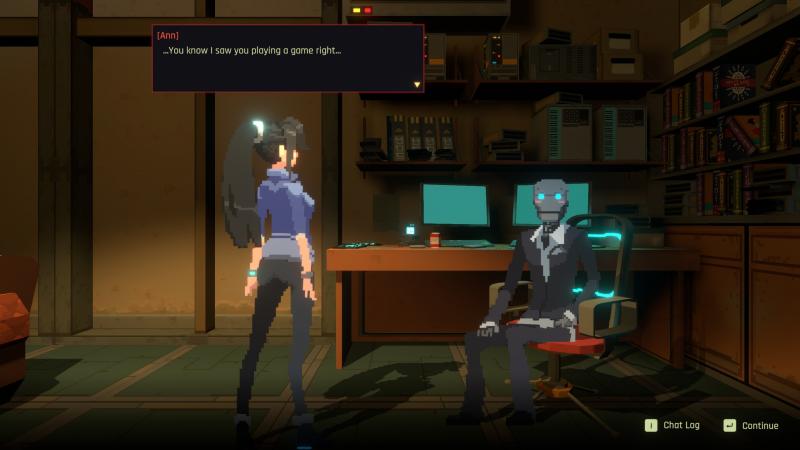This screenshot has height=450, width=800.
Task: Select Continue to advance the dialogue
Action: click(x=751, y=425)
